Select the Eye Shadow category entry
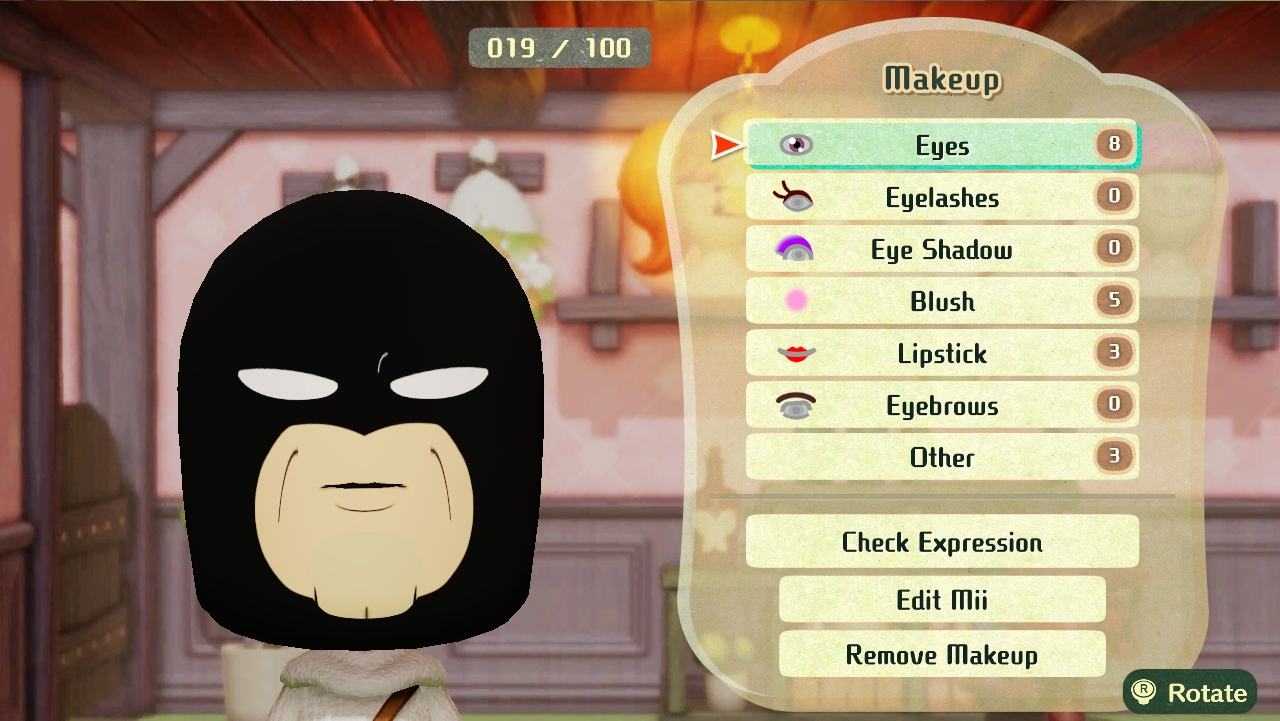This screenshot has width=1280, height=721. (940, 249)
